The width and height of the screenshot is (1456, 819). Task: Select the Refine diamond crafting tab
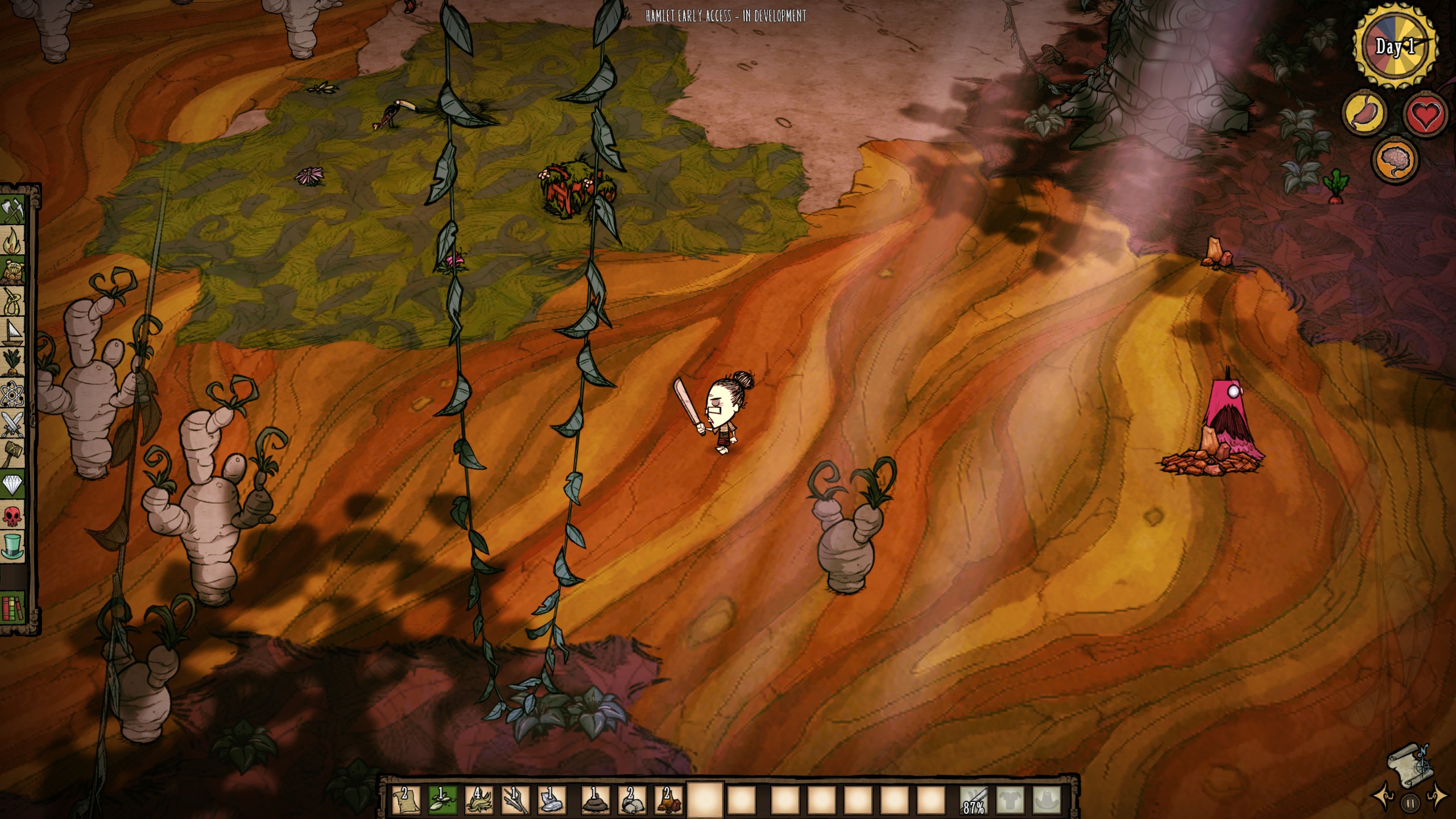(x=14, y=485)
